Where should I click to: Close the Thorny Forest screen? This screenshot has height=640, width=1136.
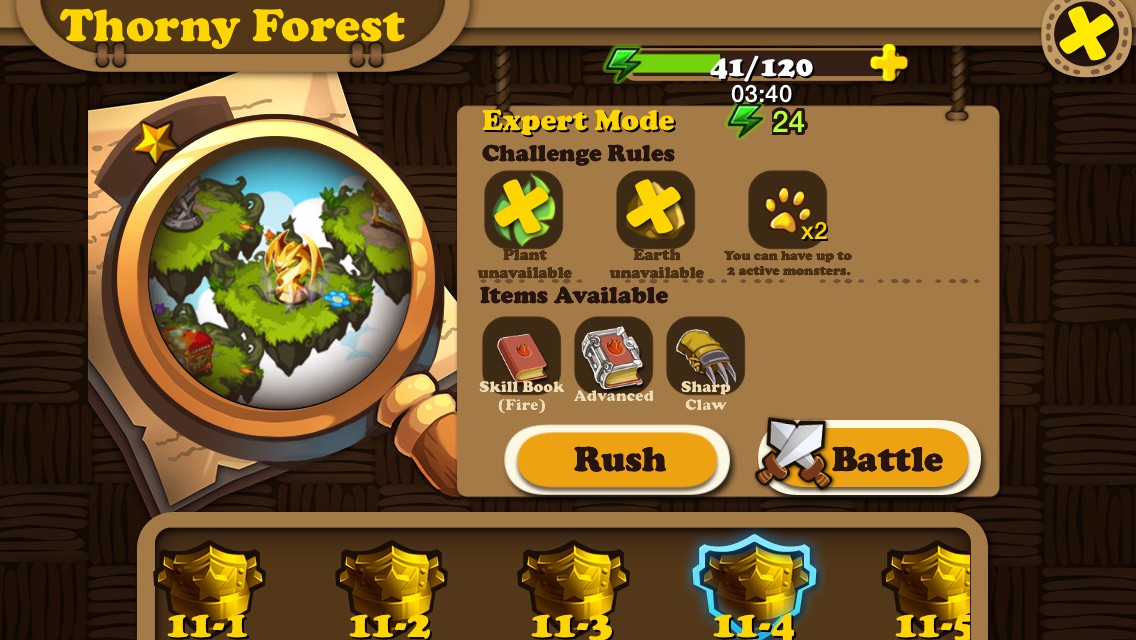[1086, 36]
